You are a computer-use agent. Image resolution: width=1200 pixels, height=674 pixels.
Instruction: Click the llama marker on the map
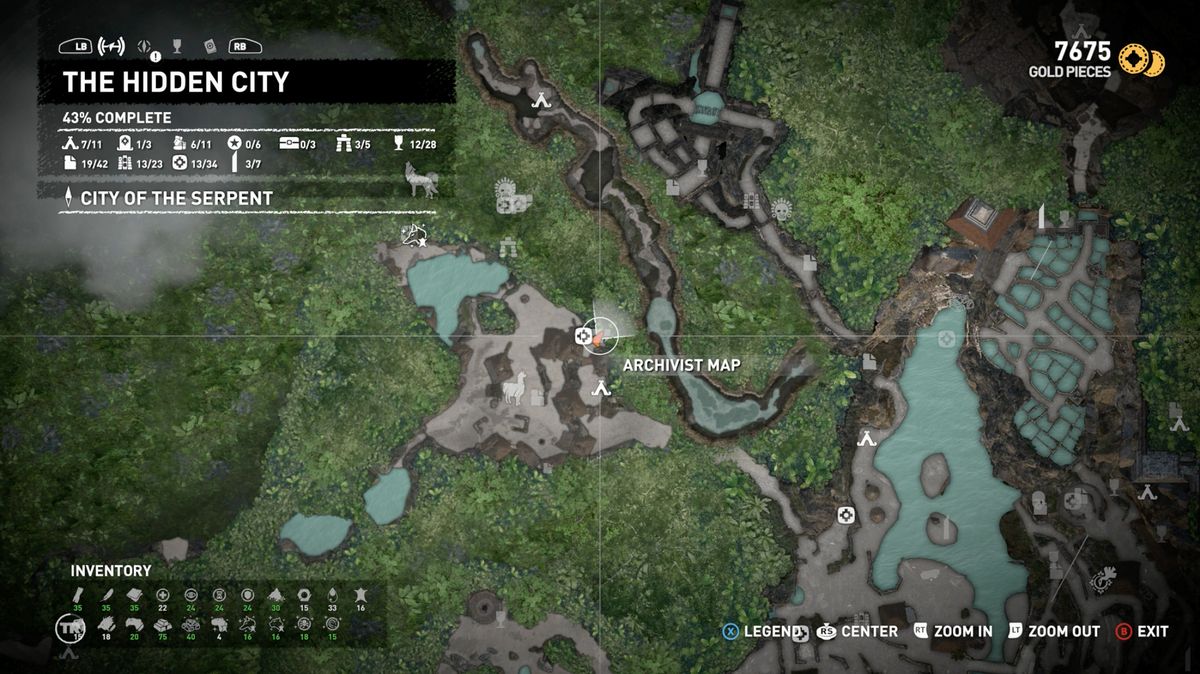click(x=514, y=386)
